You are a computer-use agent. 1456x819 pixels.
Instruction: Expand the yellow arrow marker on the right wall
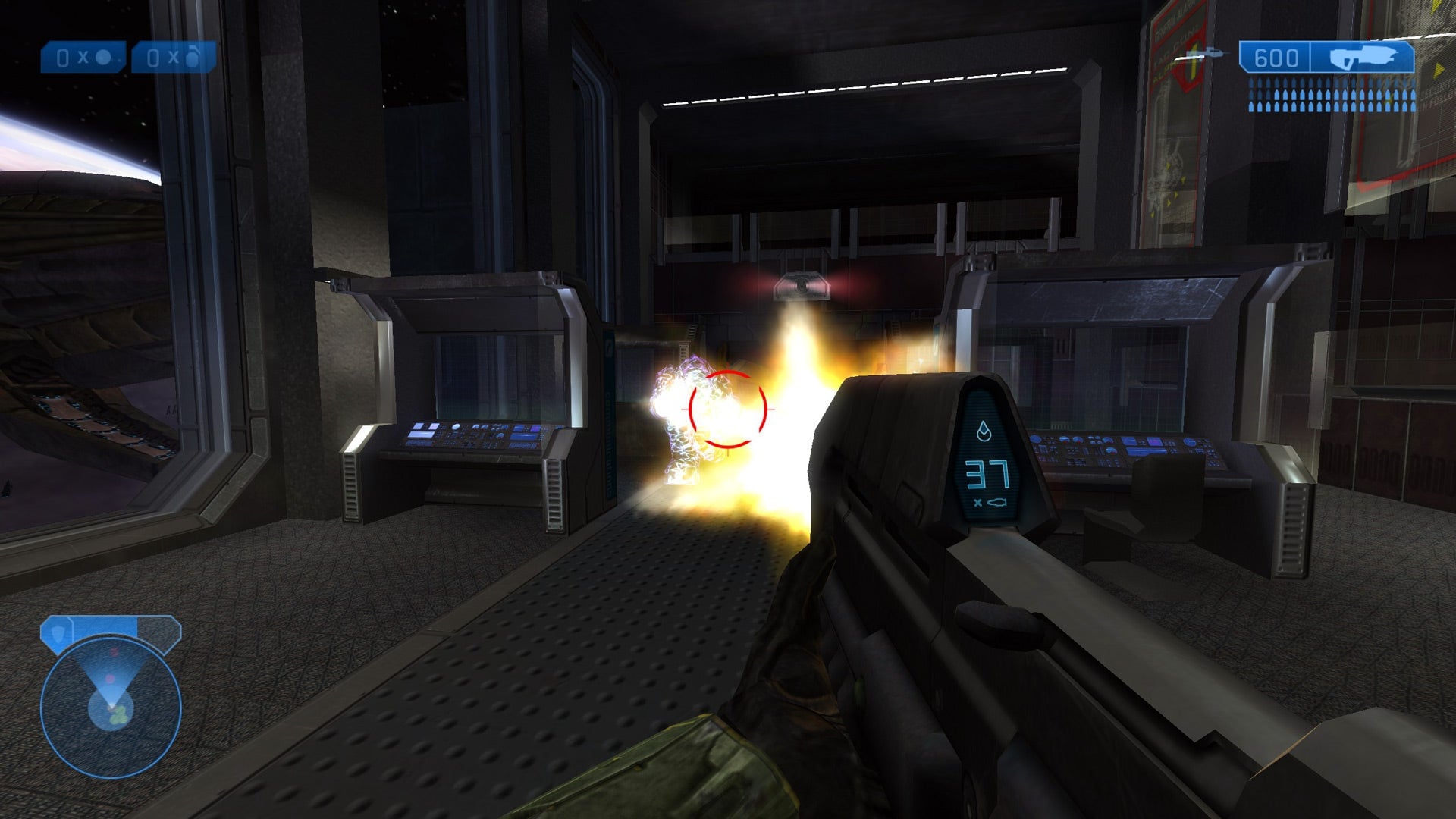(1439, 68)
